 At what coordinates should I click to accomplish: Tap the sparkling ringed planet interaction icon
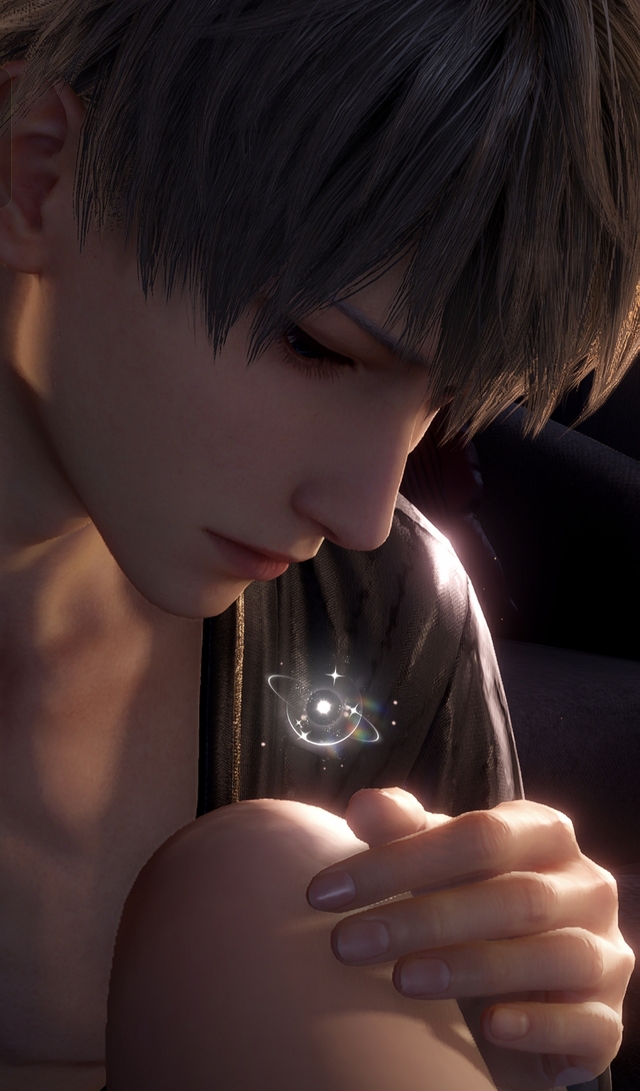point(323,709)
